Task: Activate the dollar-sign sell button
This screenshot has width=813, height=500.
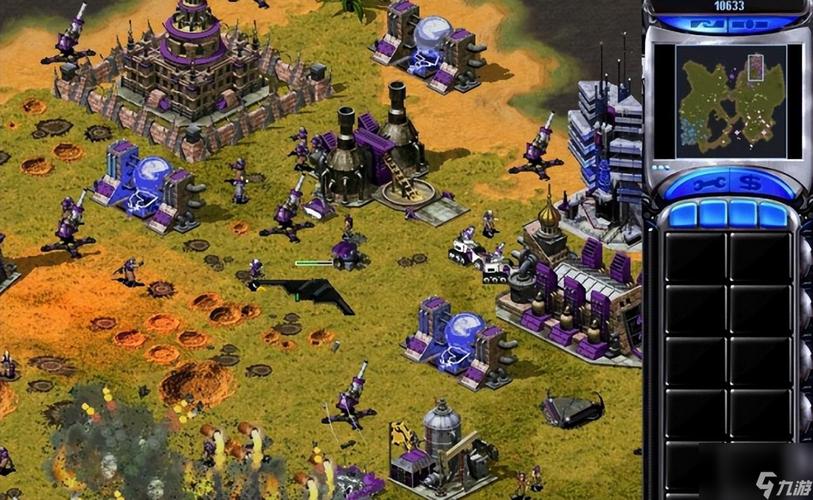Action: point(752,184)
